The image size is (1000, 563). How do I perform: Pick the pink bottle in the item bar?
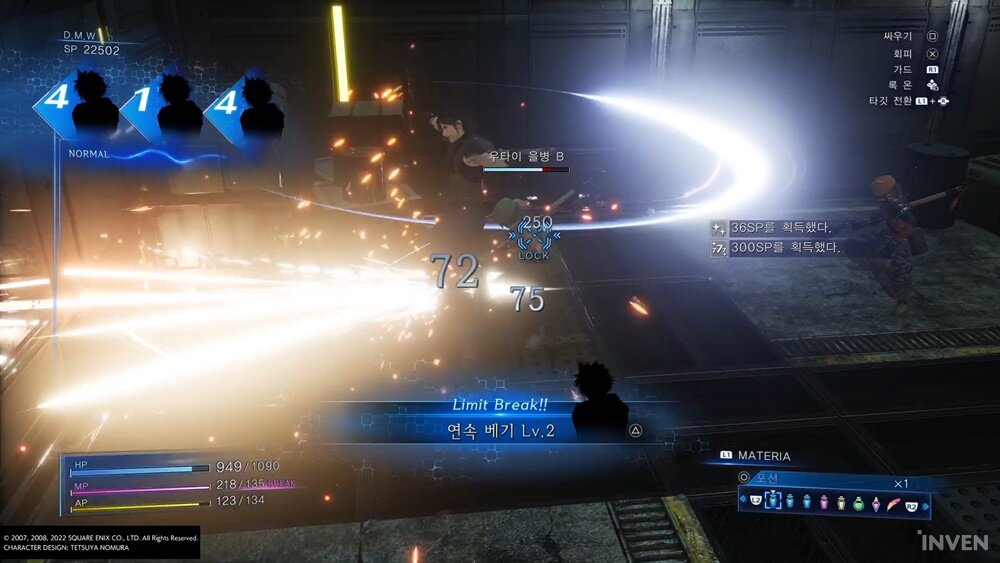pyautogui.click(x=824, y=502)
